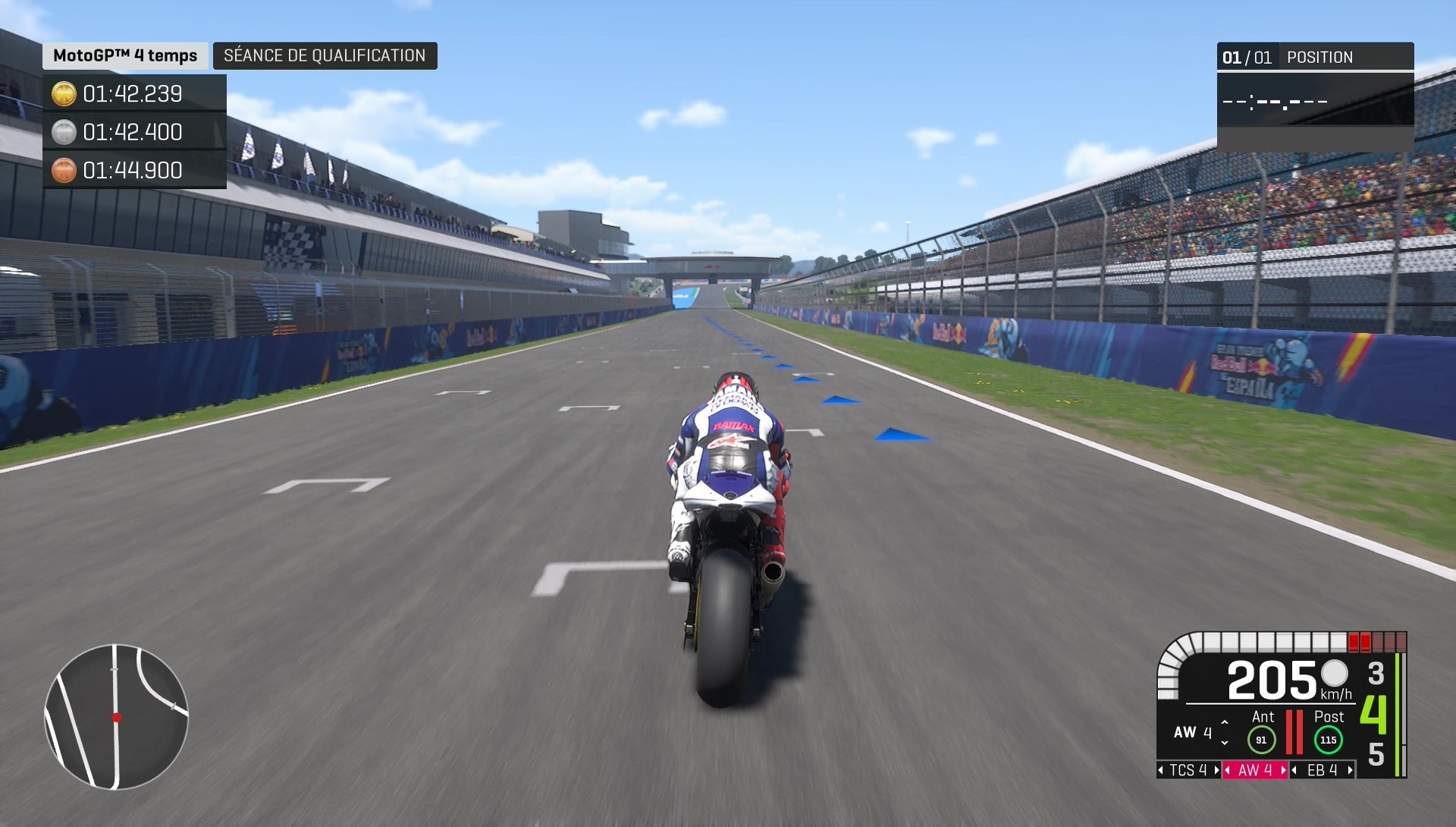Screen dimensions: 1456x827
Task: Click the red brake pressure bars icon
Action: point(1294,731)
